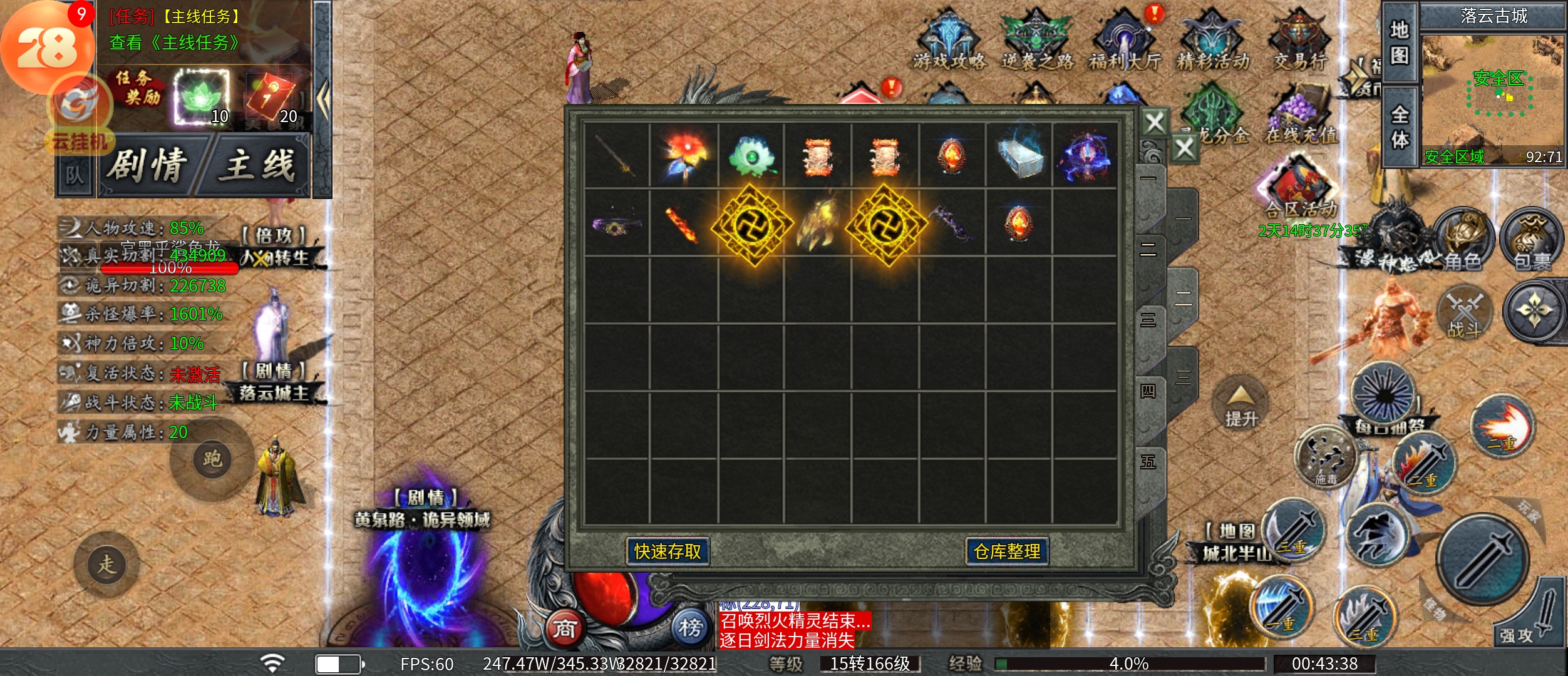1568x676 pixels.
Task: View 查看《主线任务》 main quest link
Action: click(174, 43)
